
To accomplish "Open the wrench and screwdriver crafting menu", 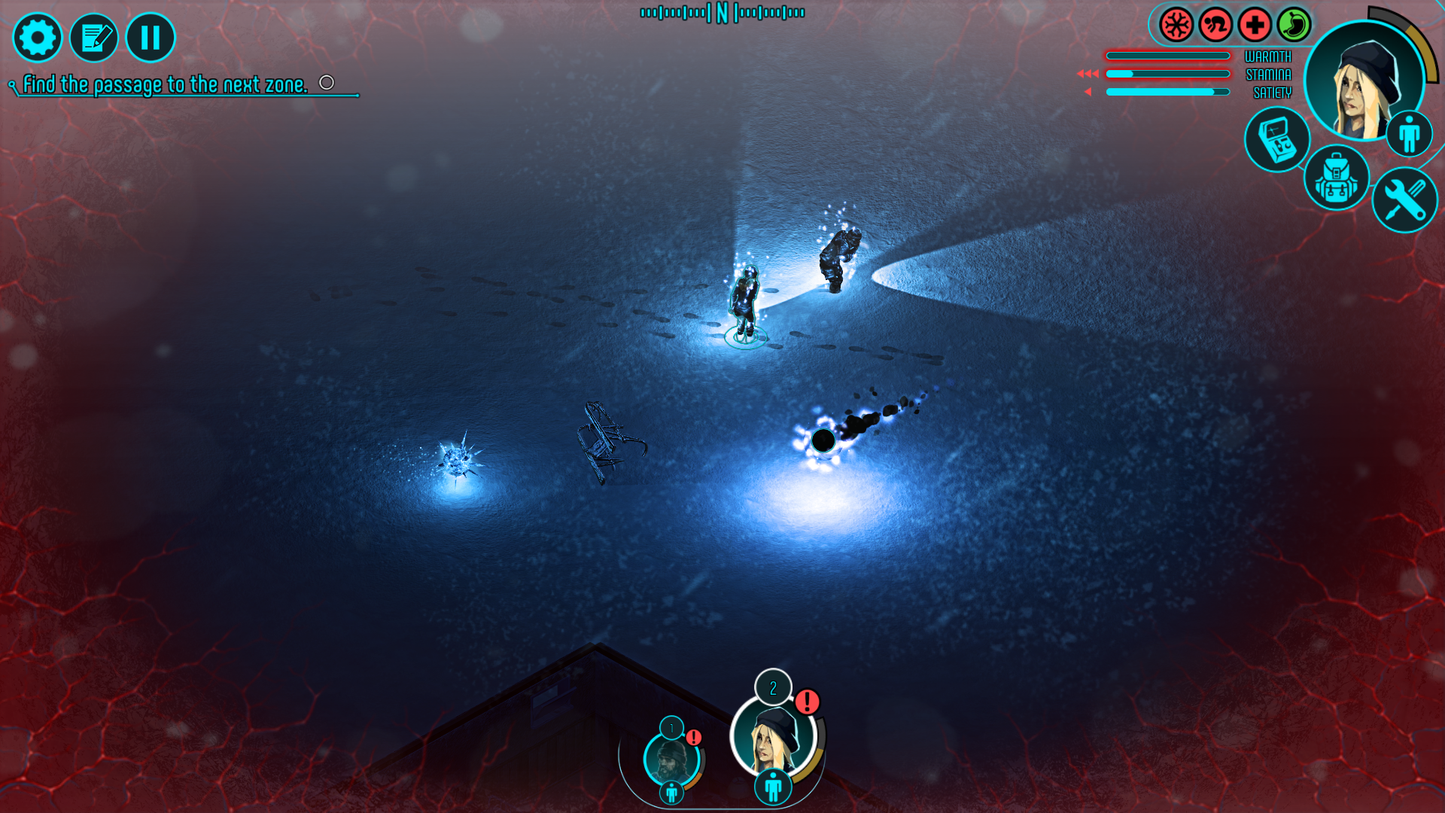I will coord(1404,200).
